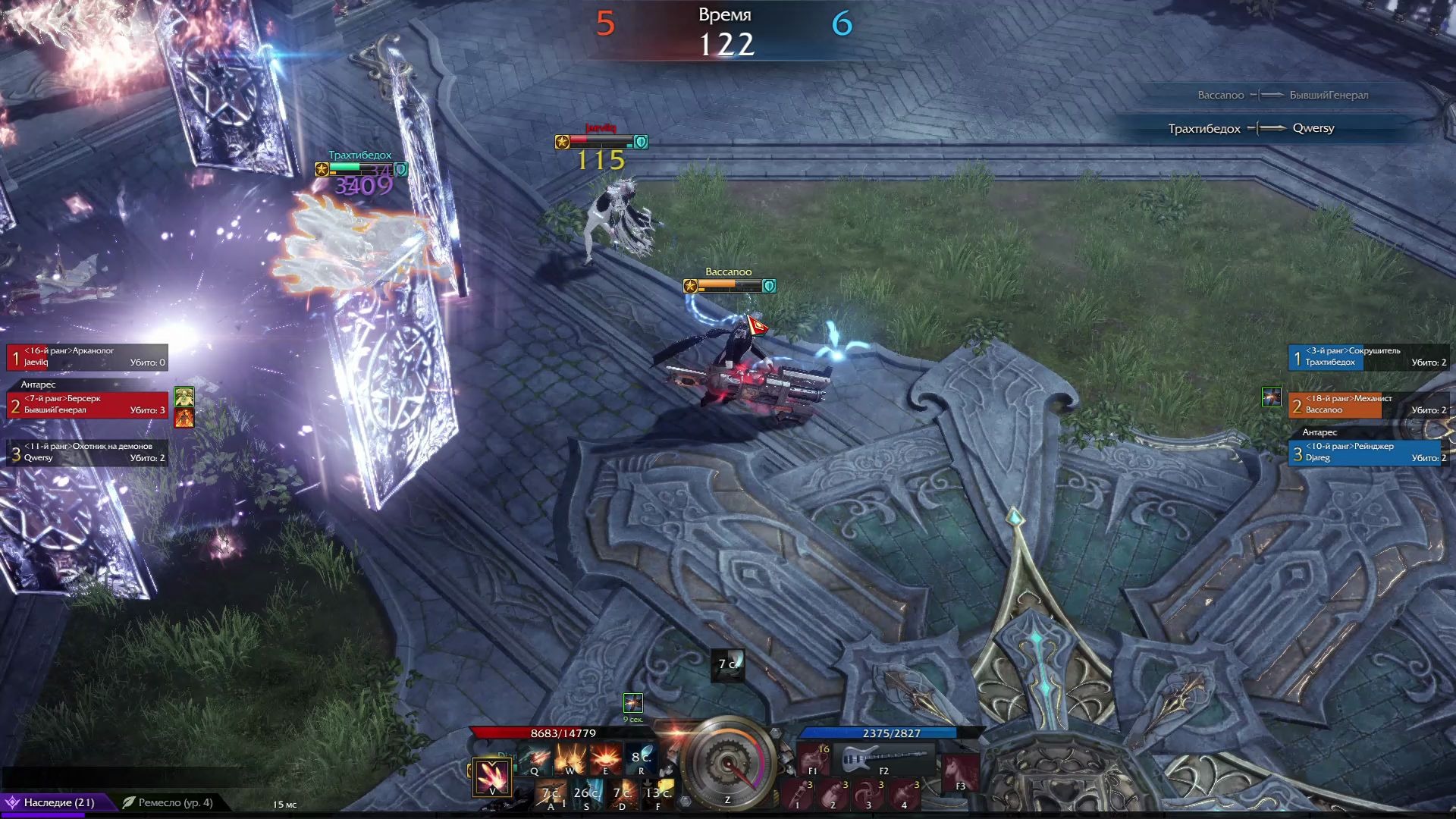
Task: Select the sickle-shaped battle item in slot 3
Action: 868,794
